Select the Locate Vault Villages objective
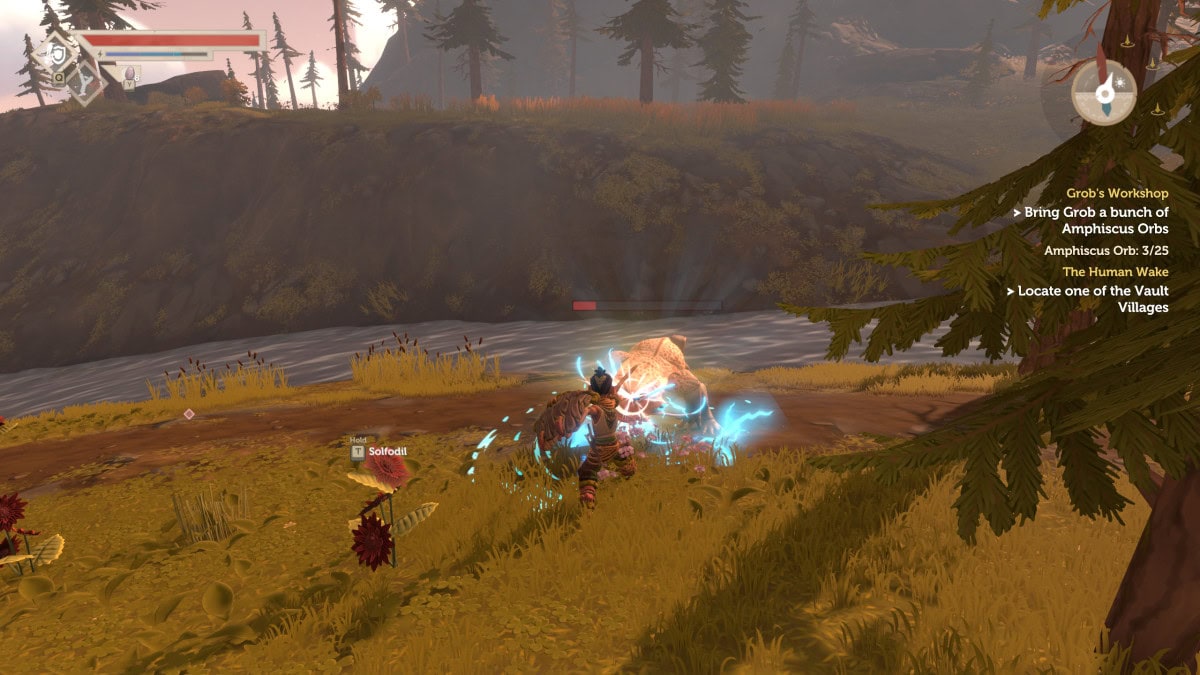This screenshot has height=675, width=1200. point(1089,299)
